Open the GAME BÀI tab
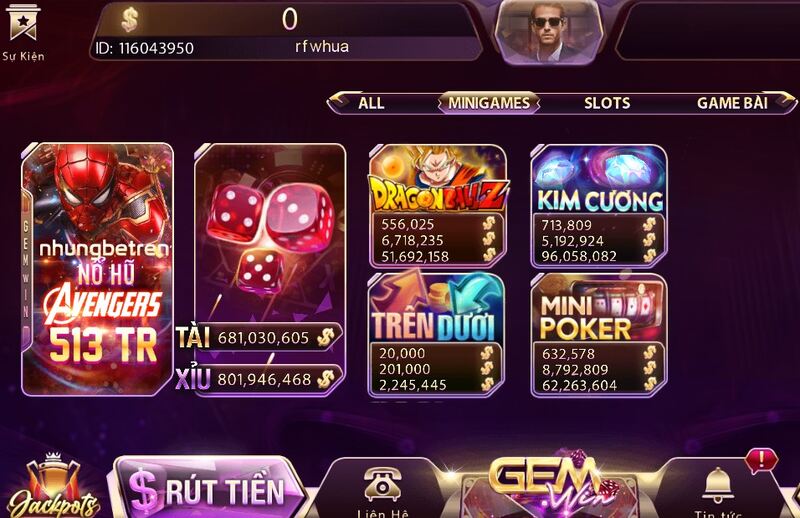 point(732,103)
